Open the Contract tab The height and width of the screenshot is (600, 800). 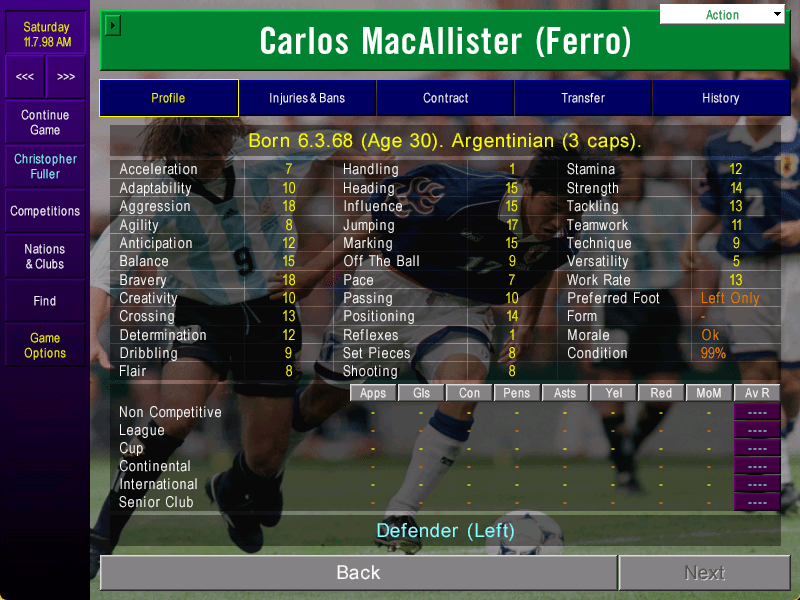click(445, 98)
